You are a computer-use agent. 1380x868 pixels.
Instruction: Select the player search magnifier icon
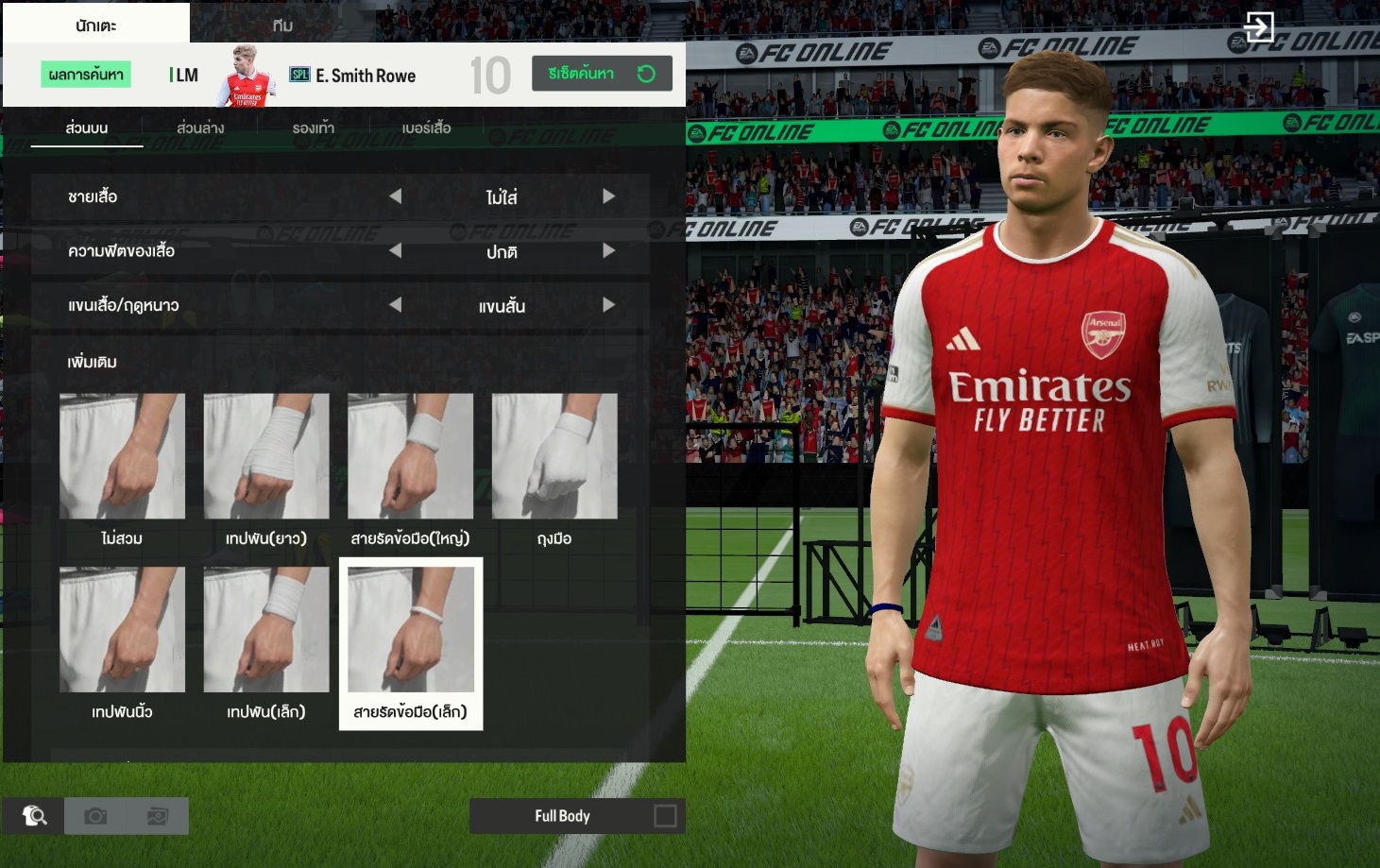coord(34,816)
